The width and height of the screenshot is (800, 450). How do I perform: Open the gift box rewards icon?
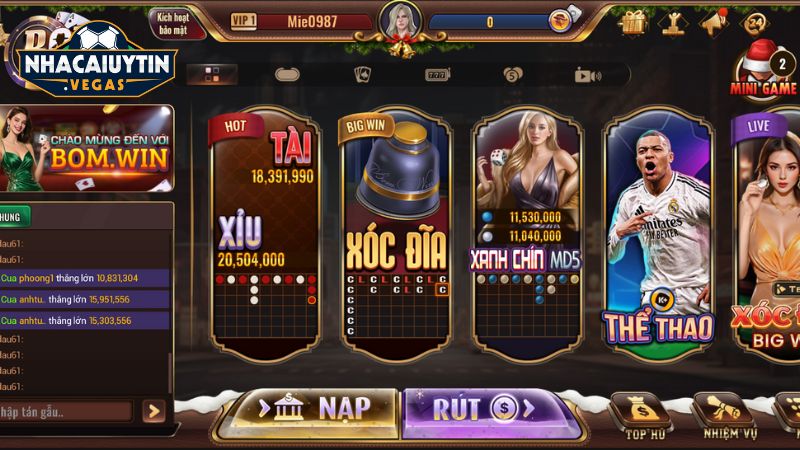tap(633, 21)
